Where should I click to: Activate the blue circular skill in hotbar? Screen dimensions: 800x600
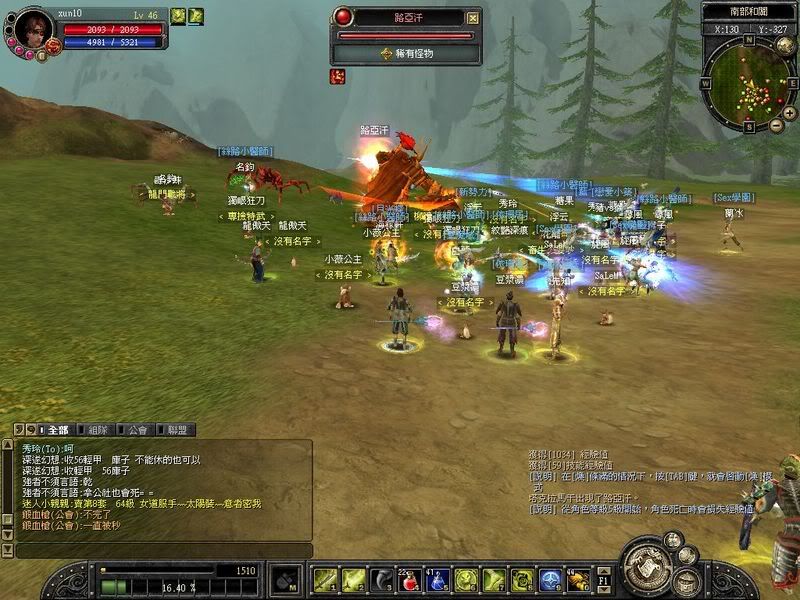coord(550,580)
